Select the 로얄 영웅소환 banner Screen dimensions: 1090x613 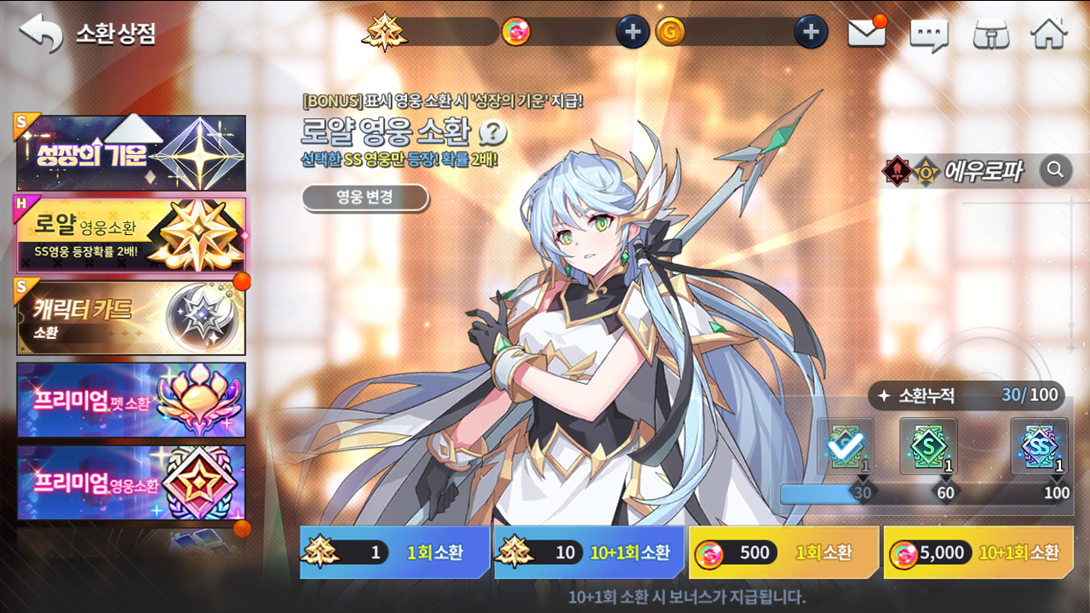(x=131, y=235)
